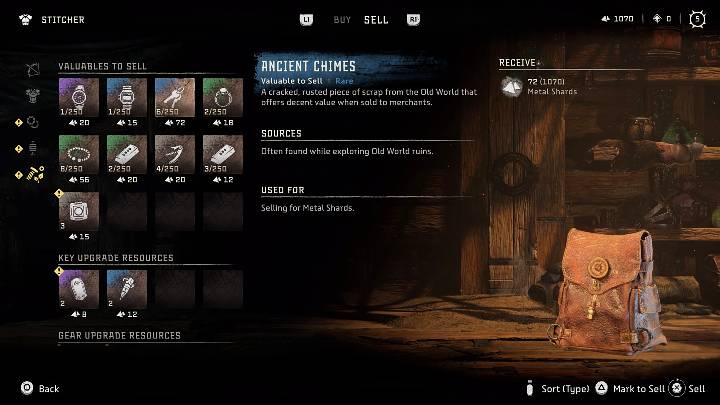Screen dimensions: 720x405
Task: Select the square box valuable in third row
Action: pyautogui.click(x=78, y=211)
